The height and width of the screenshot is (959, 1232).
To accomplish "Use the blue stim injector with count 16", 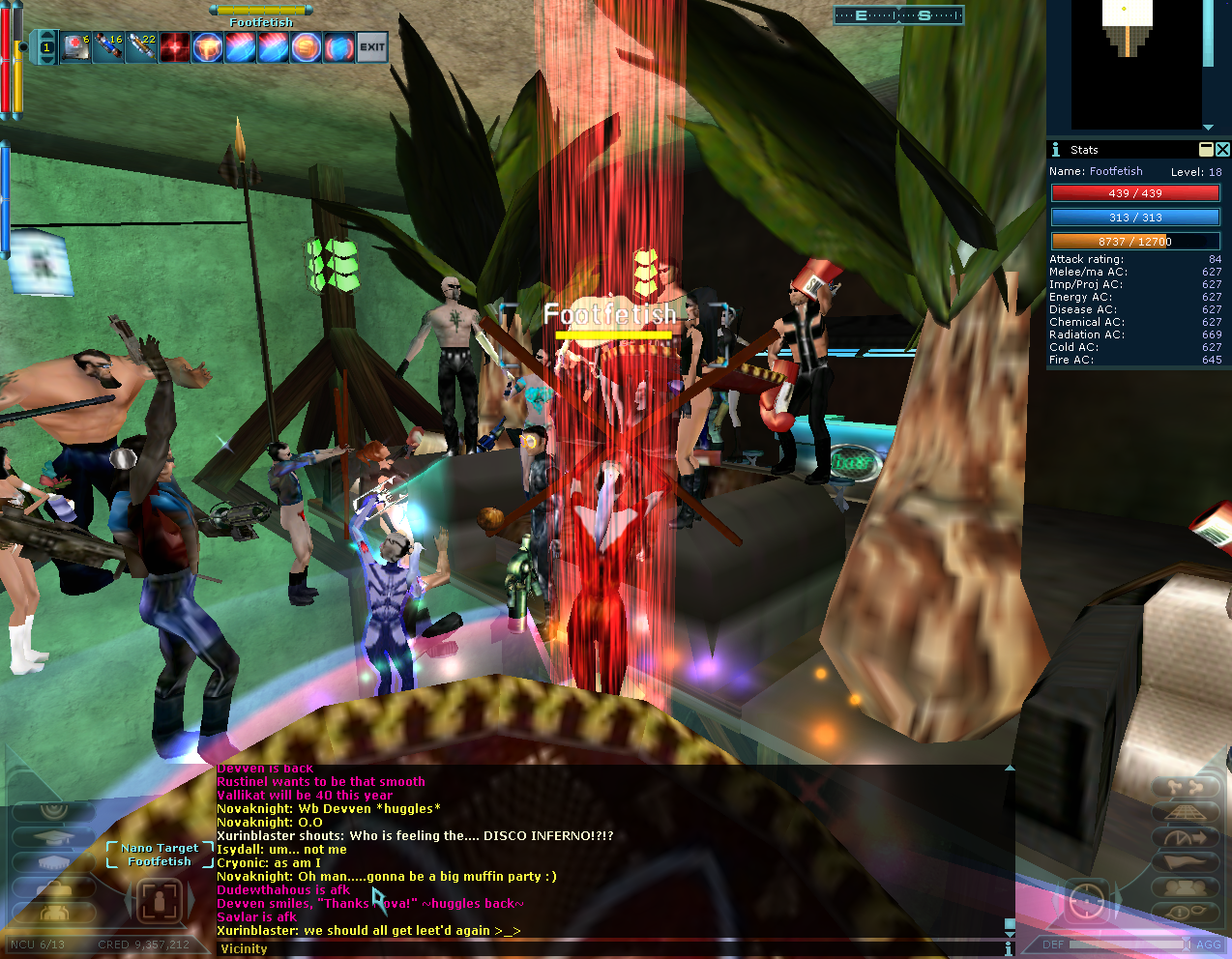I will click(108, 46).
